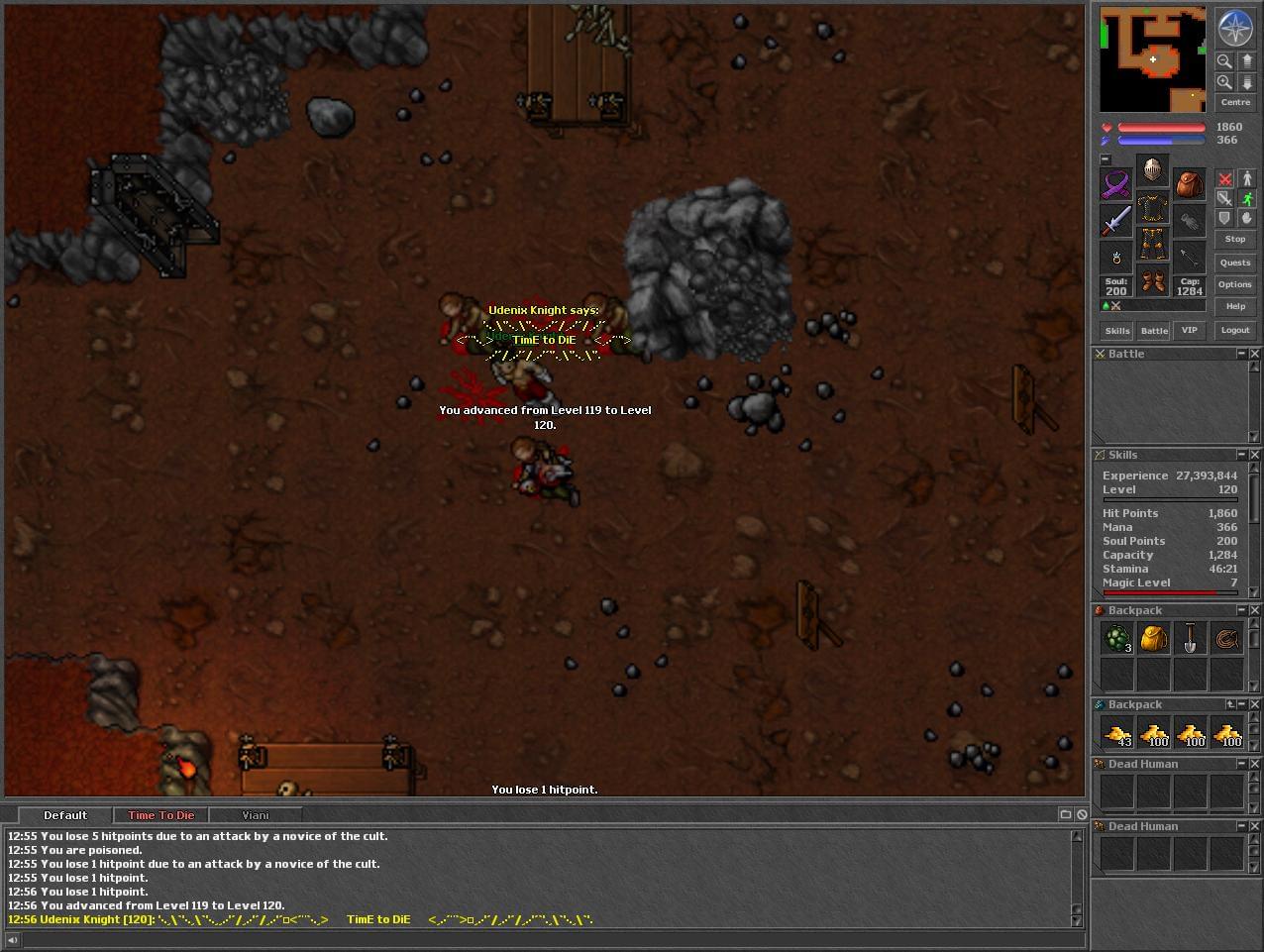Click the compass rose
The height and width of the screenshot is (952, 1264).
tap(1234, 28)
